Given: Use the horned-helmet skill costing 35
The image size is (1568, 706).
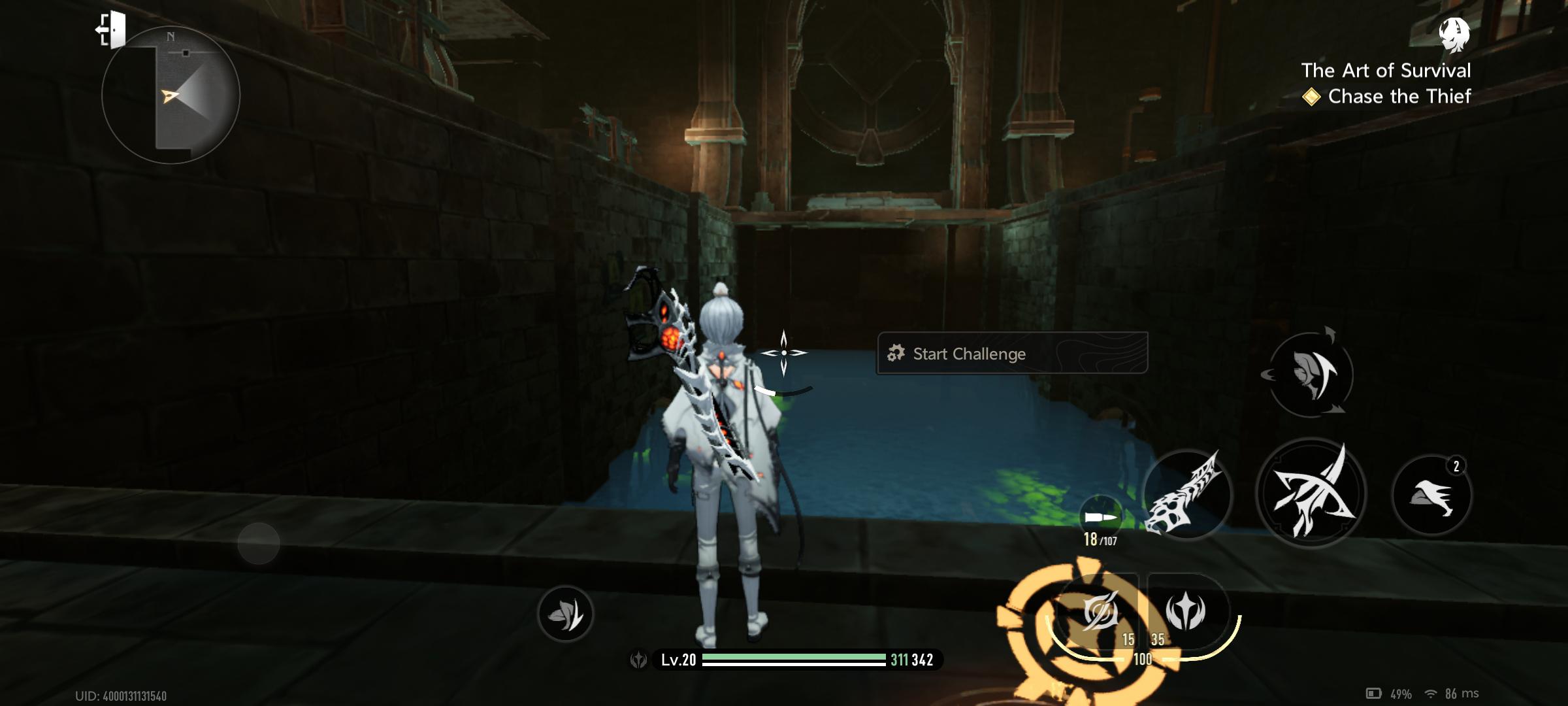Looking at the screenshot, I should pyautogui.click(x=1186, y=612).
